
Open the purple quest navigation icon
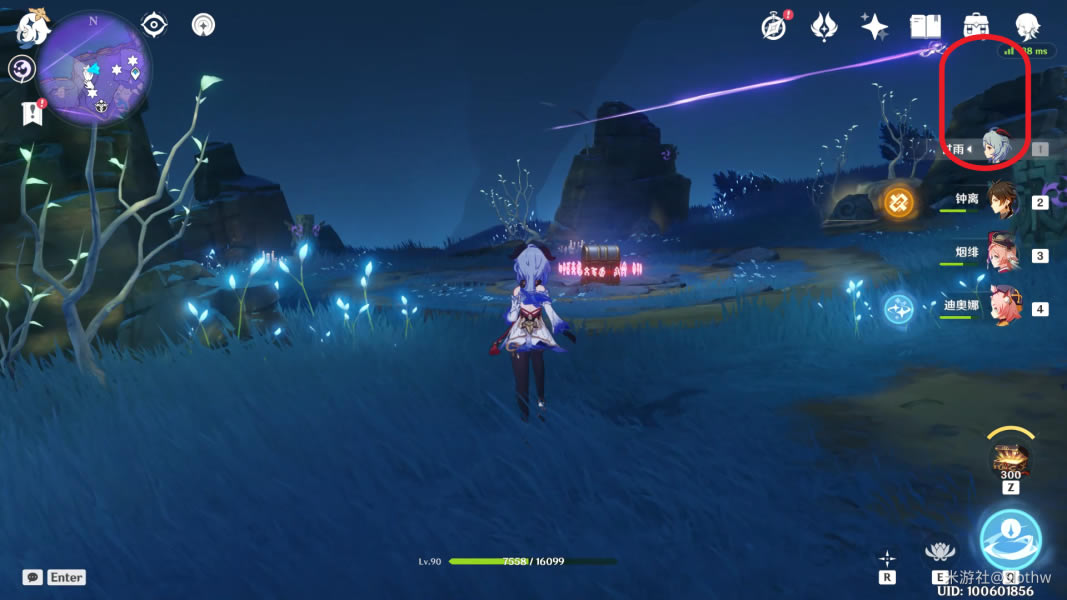click(x=22, y=69)
